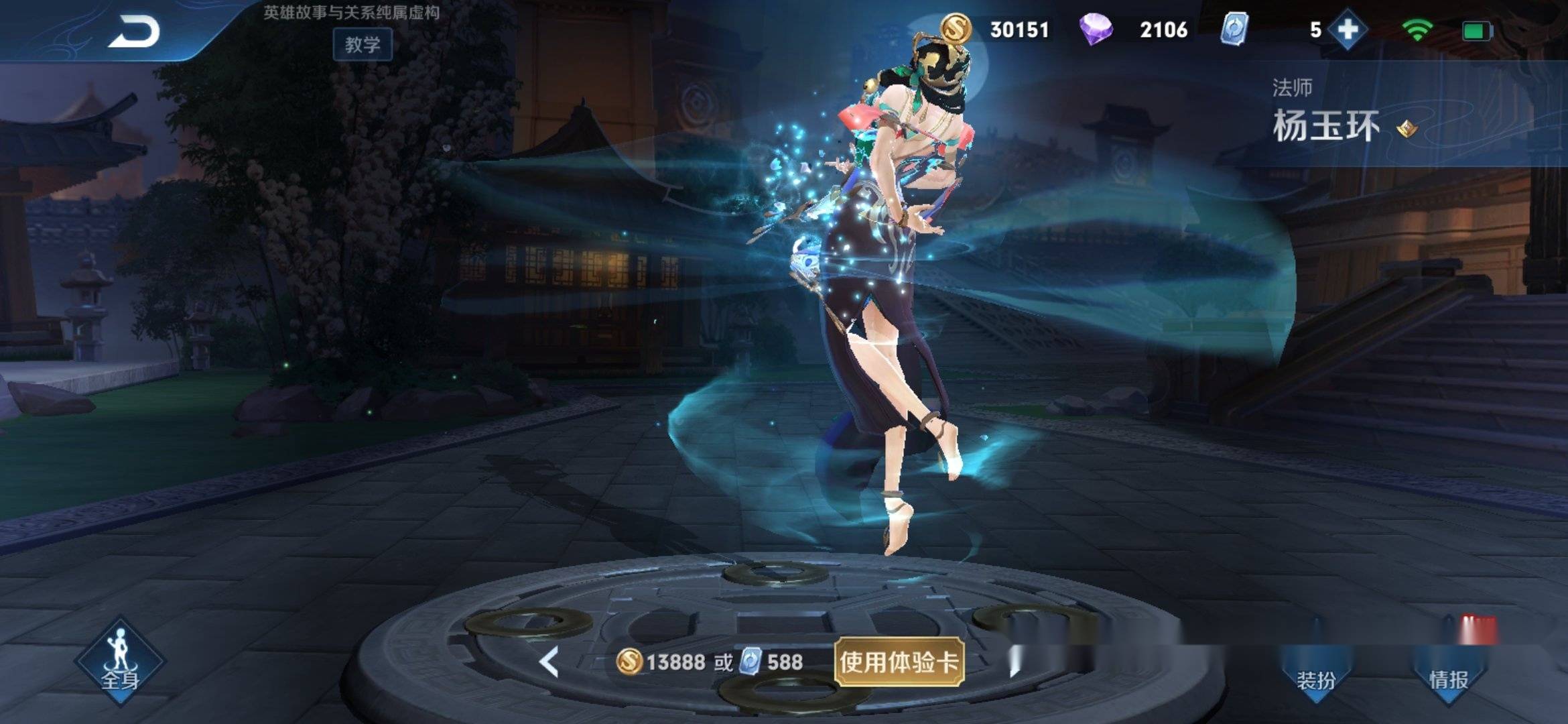The height and width of the screenshot is (724, 1568).
Task: Click the purple diamond currency icon
Action: pyautogui.click(x=1096, y=29)
